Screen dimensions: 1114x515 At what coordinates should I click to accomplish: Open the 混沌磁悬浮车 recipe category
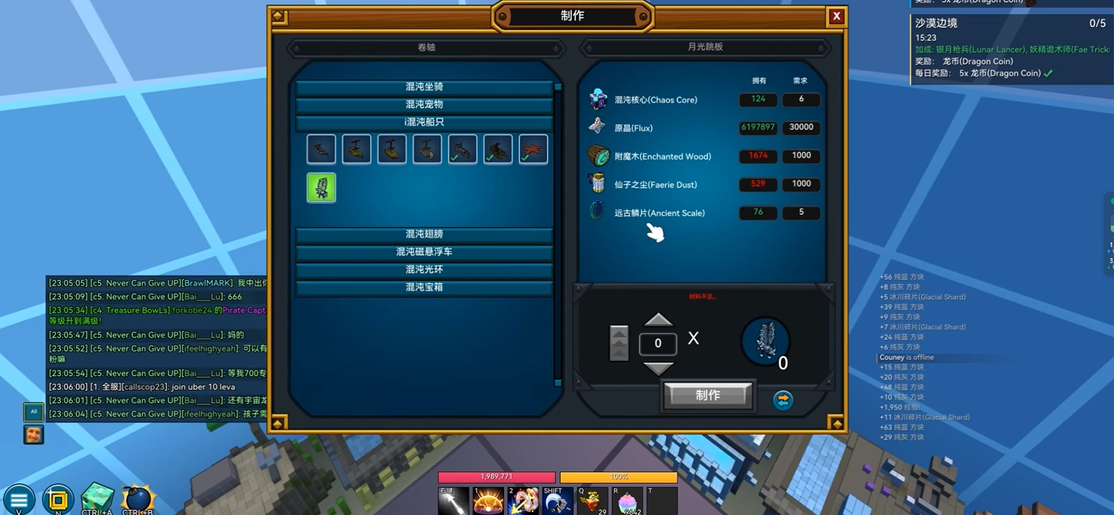424,252
